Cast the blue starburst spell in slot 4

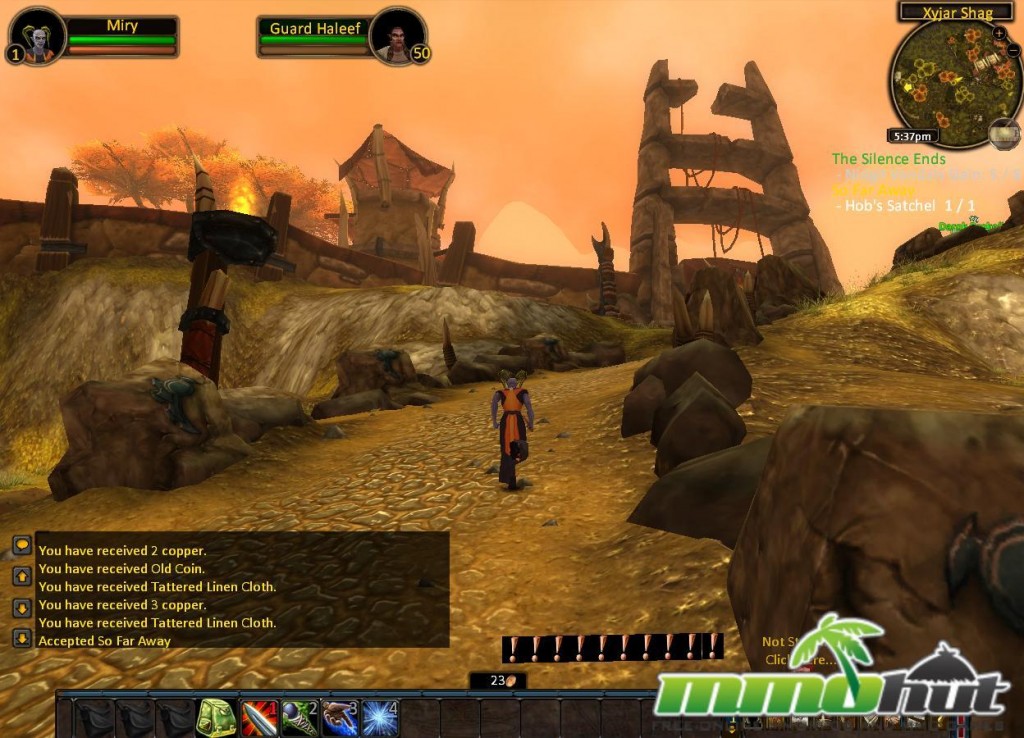tap(379, 717)
